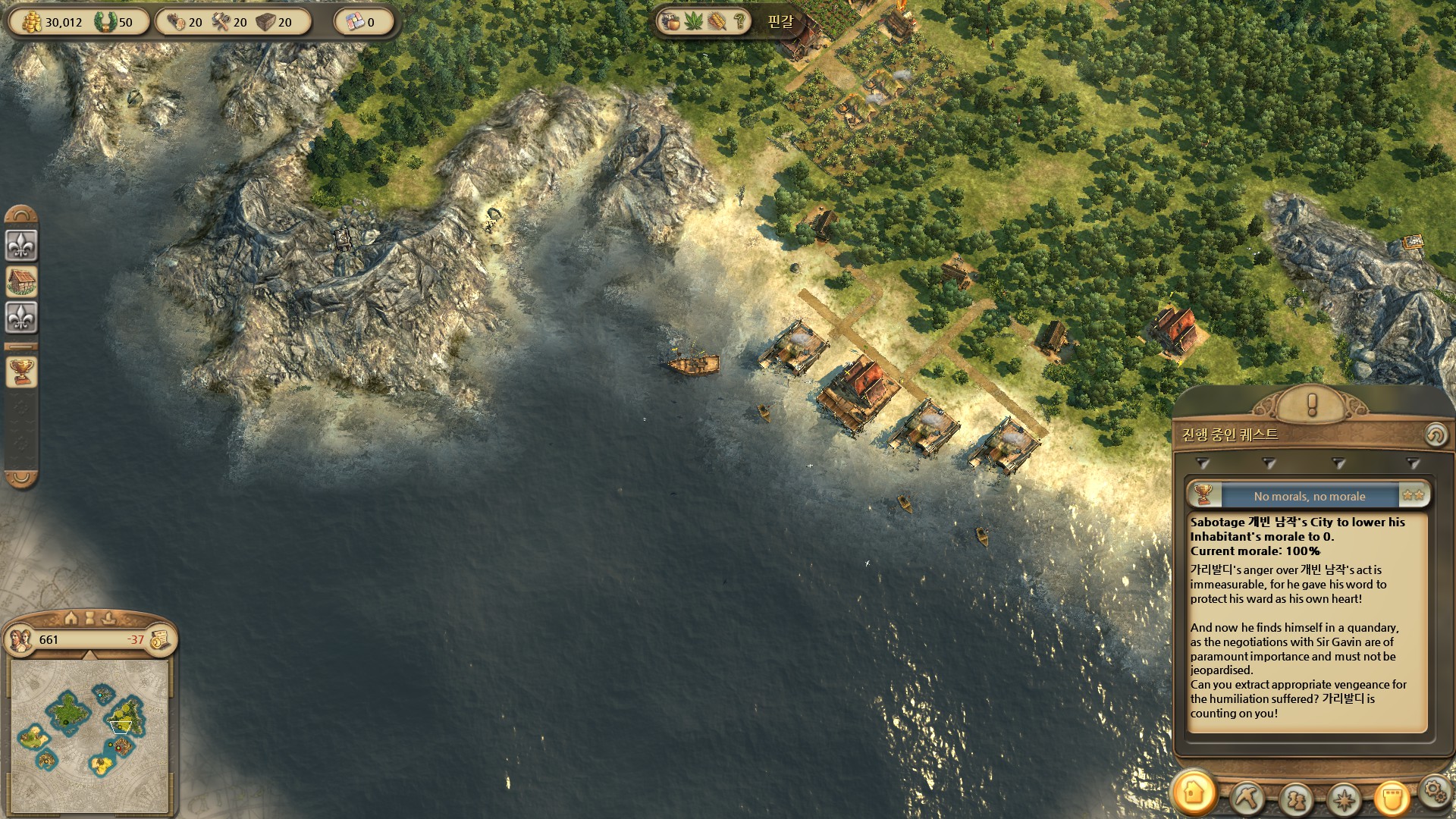The image size is (1456, 819).
Task: Click the gold coins treasury display
Action: pyautogui.click(x=52, y=22)
